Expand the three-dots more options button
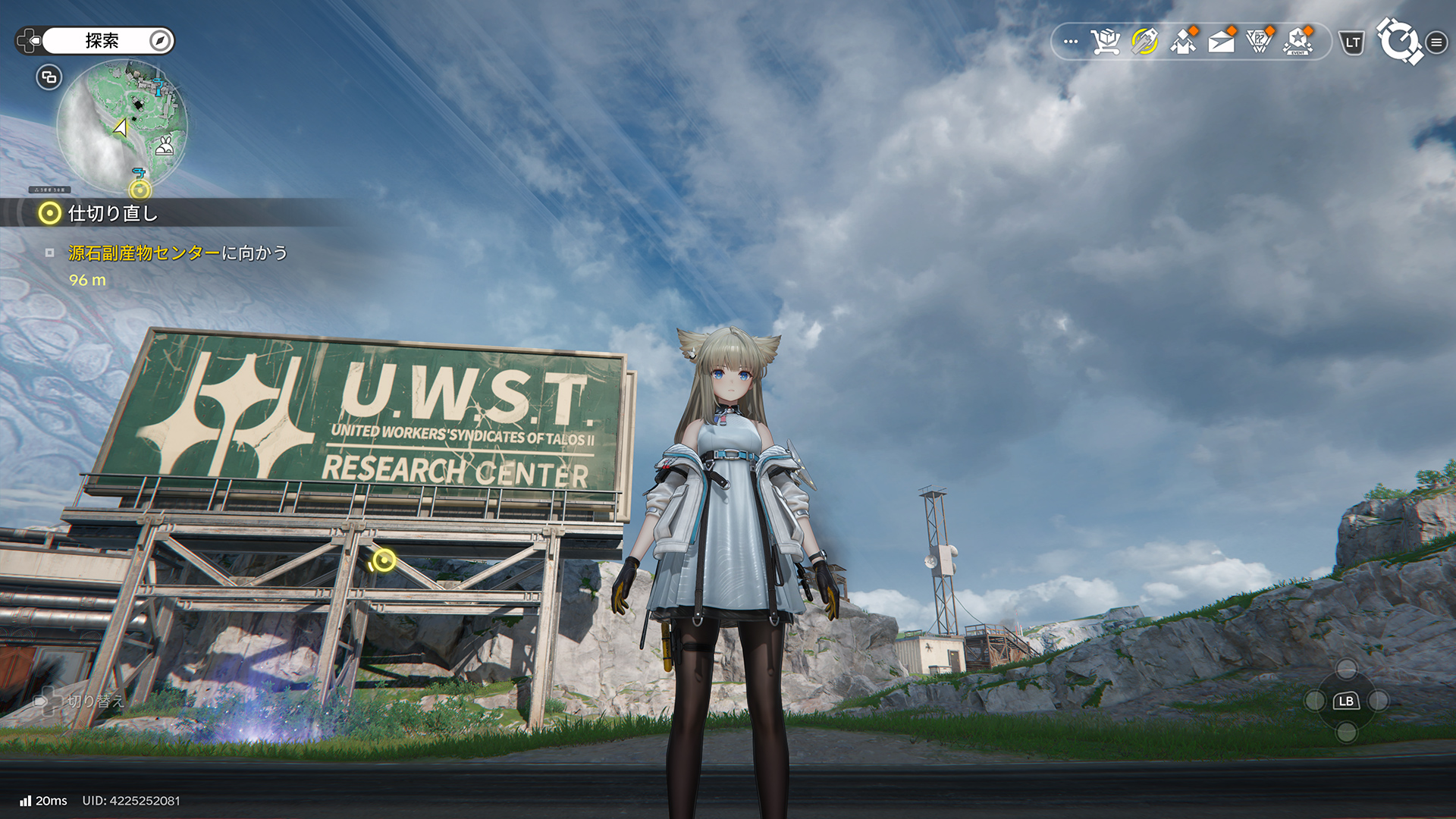This screenshot has height=819, width=1456. (1071, 42)
